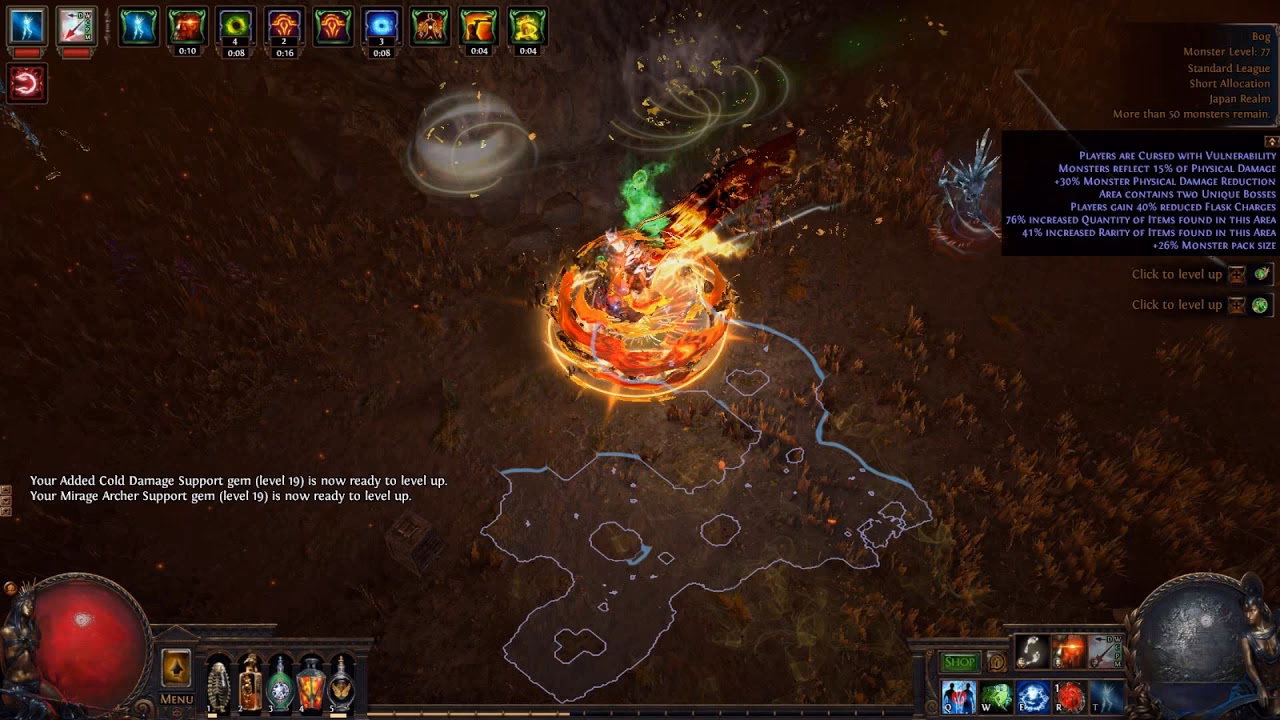Open the green Shop button
Viewport: 1280px width, 720px height.
959,663
